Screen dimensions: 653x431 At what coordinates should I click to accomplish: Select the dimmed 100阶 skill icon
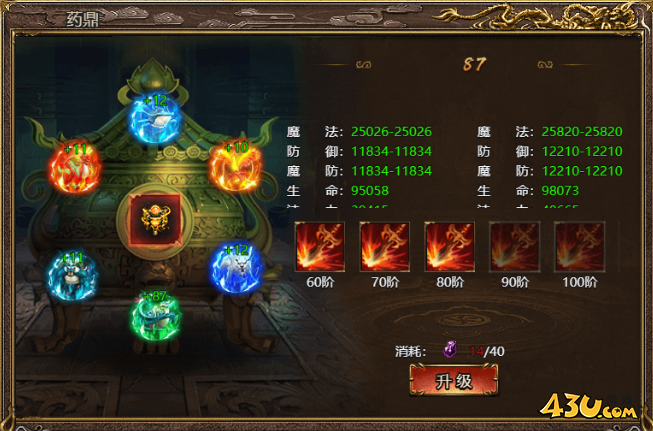point(580,247)
